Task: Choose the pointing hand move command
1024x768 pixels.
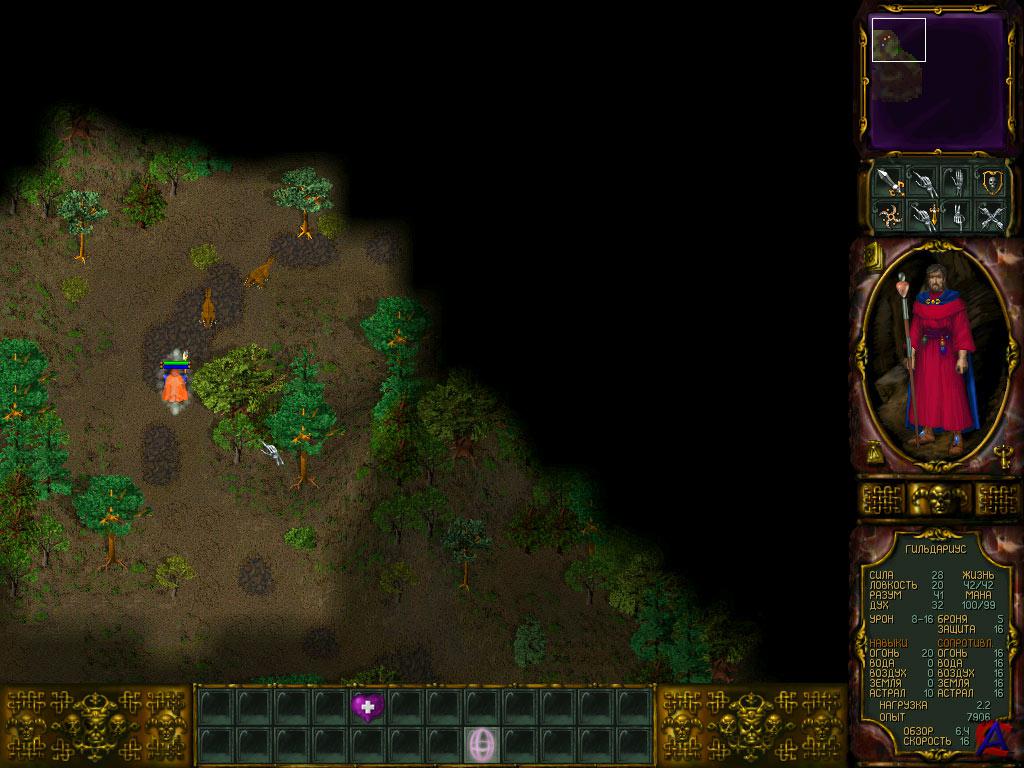Action: (x=922, y=181)
